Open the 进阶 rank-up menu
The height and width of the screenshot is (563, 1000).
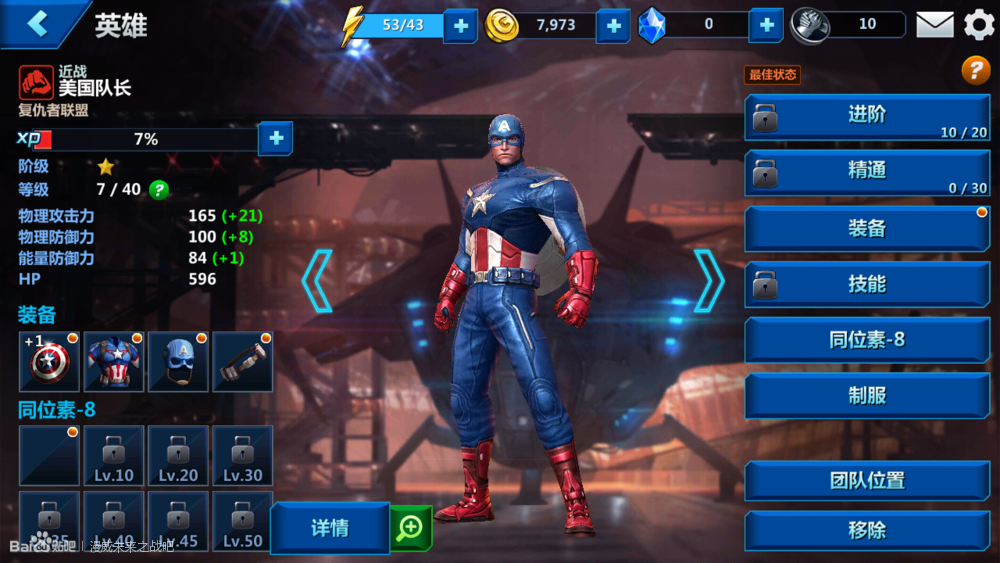(x=867, y=116)
